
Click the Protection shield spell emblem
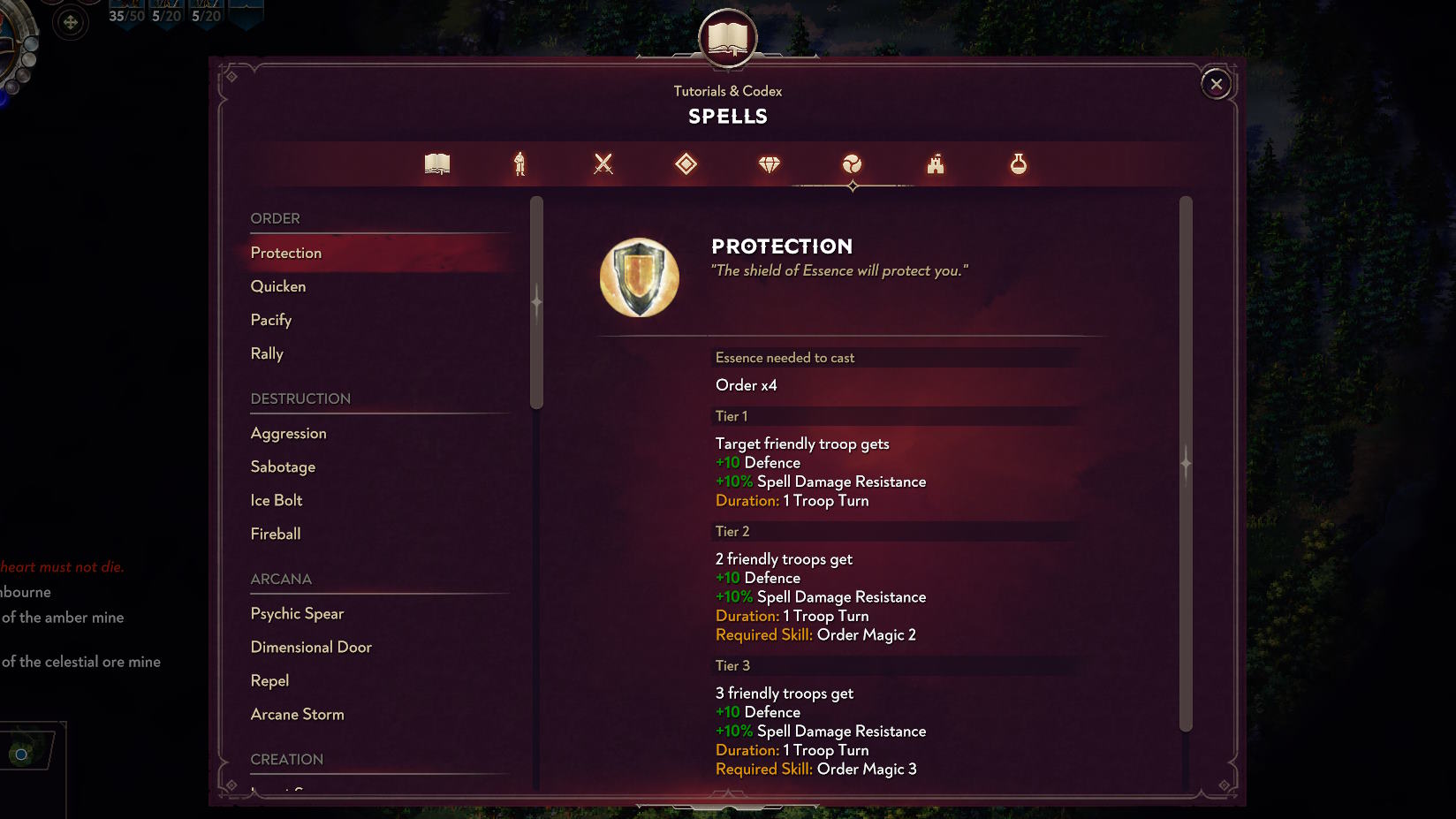640,277
